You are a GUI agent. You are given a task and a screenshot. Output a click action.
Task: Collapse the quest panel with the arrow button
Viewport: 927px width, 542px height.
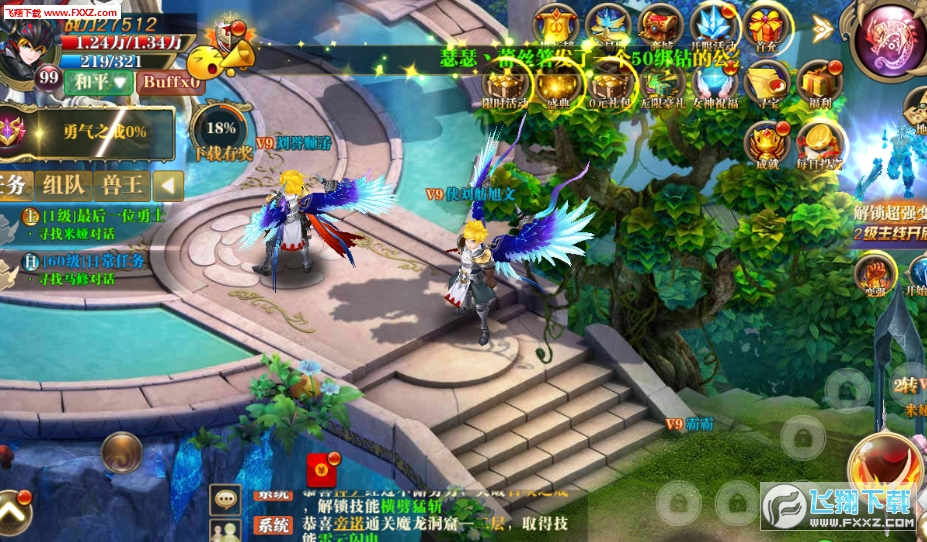point(169,185)
